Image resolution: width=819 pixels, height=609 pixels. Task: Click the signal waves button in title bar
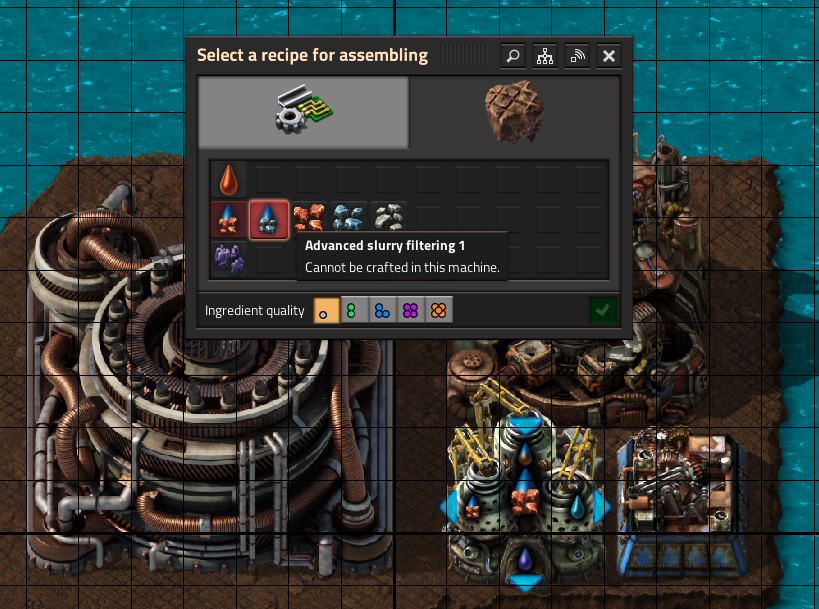(577, 56)
